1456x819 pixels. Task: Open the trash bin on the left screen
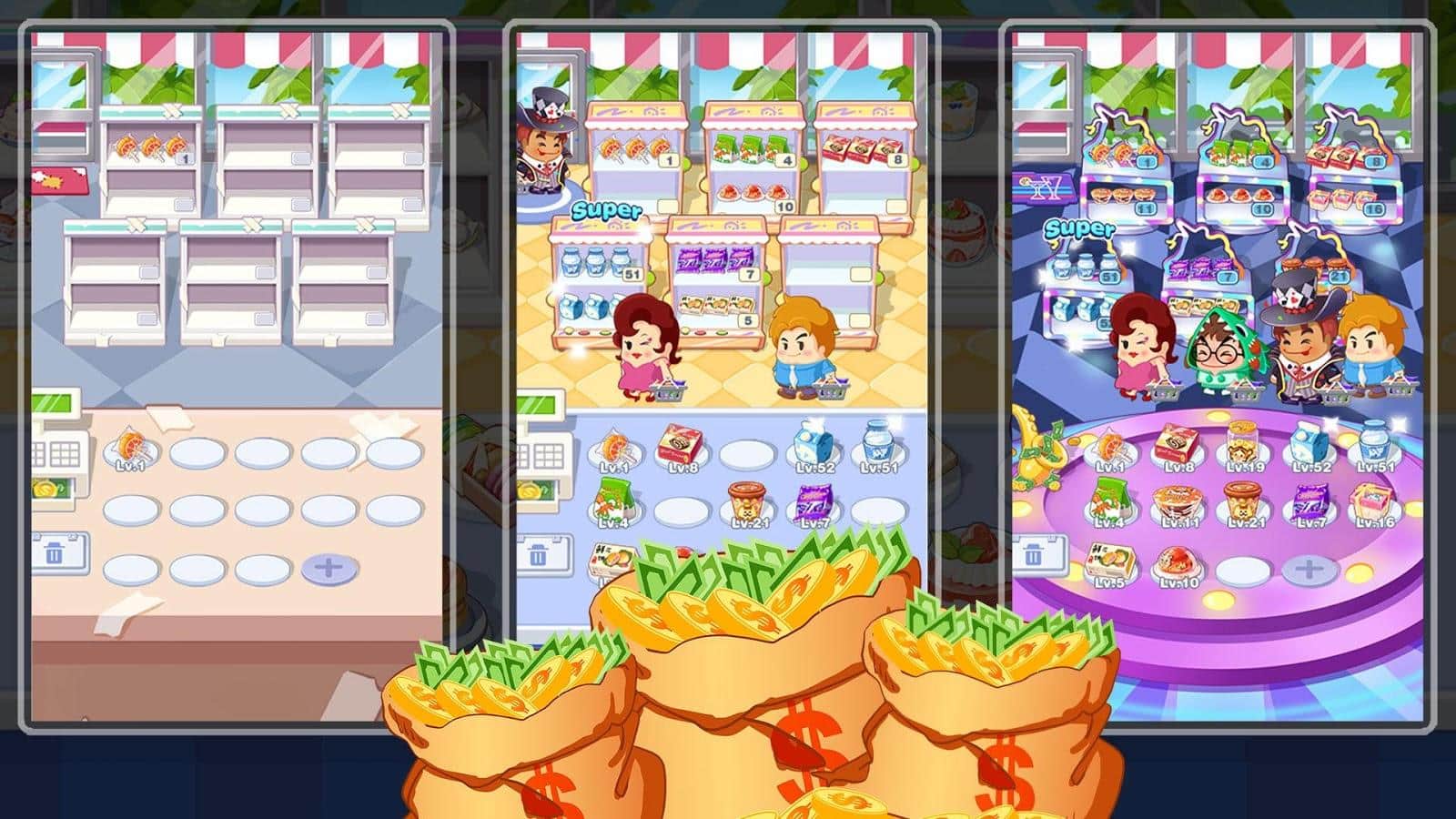tap(56, 550)
